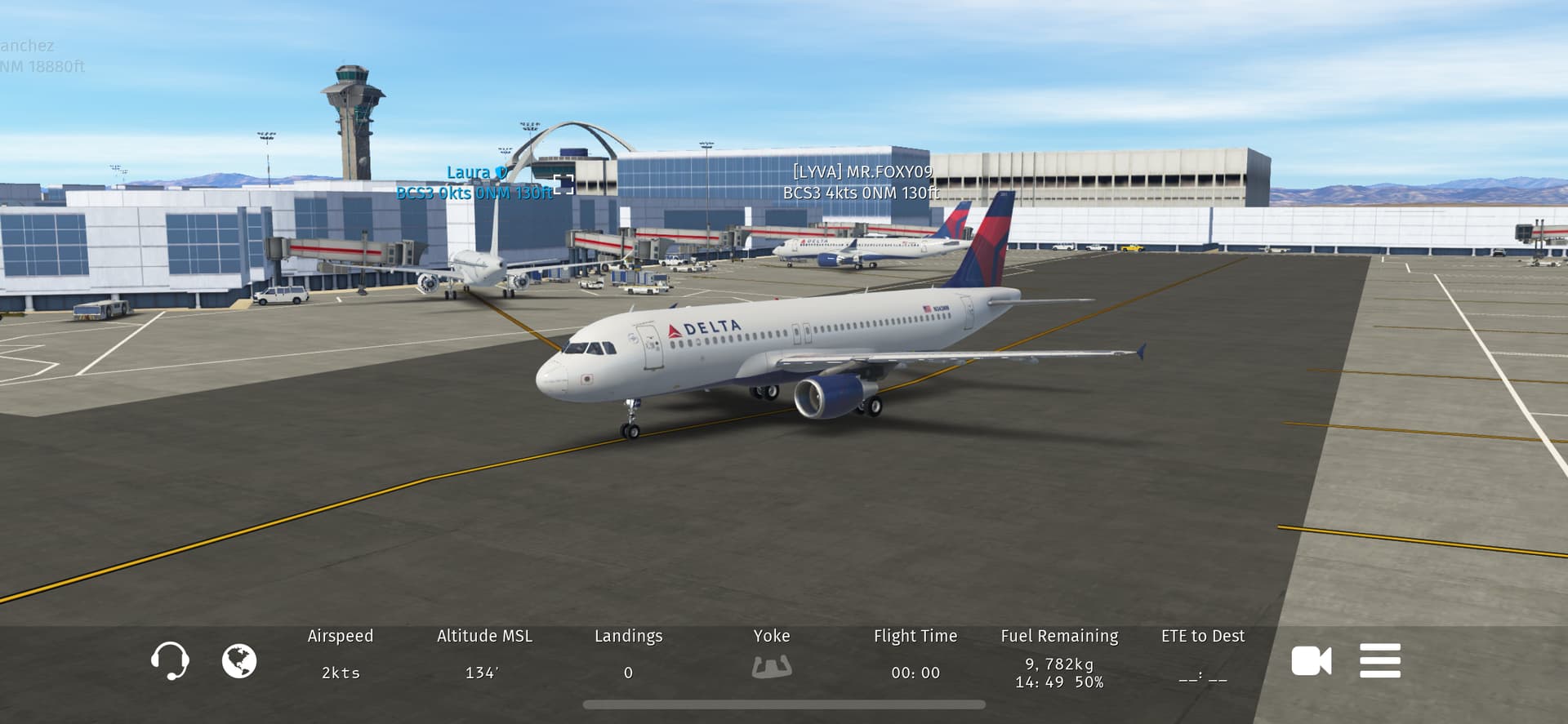Switch camera view with the camera icon

[x=1311, y=660]
